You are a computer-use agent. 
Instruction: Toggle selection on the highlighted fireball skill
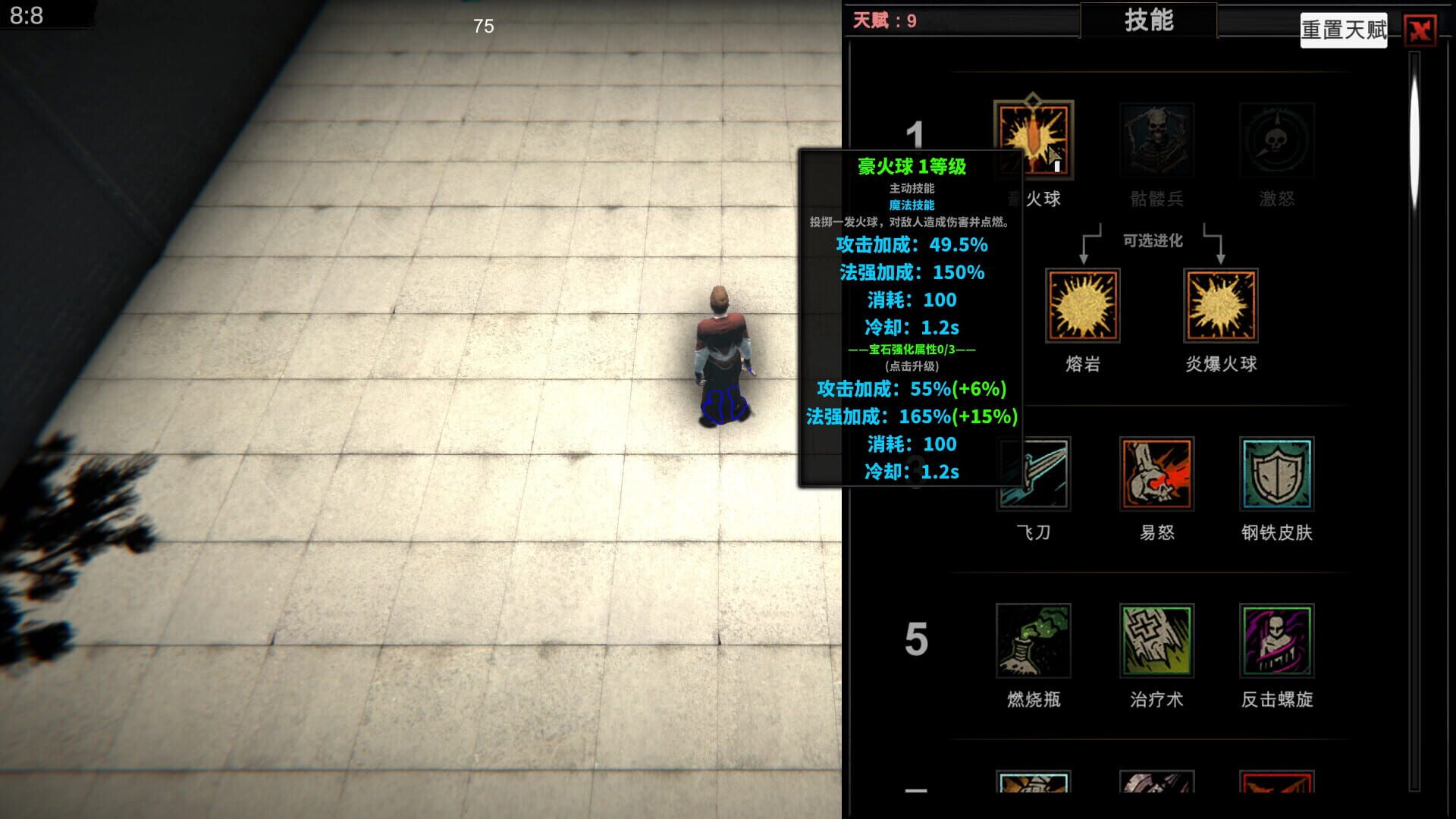[1036, 140]
